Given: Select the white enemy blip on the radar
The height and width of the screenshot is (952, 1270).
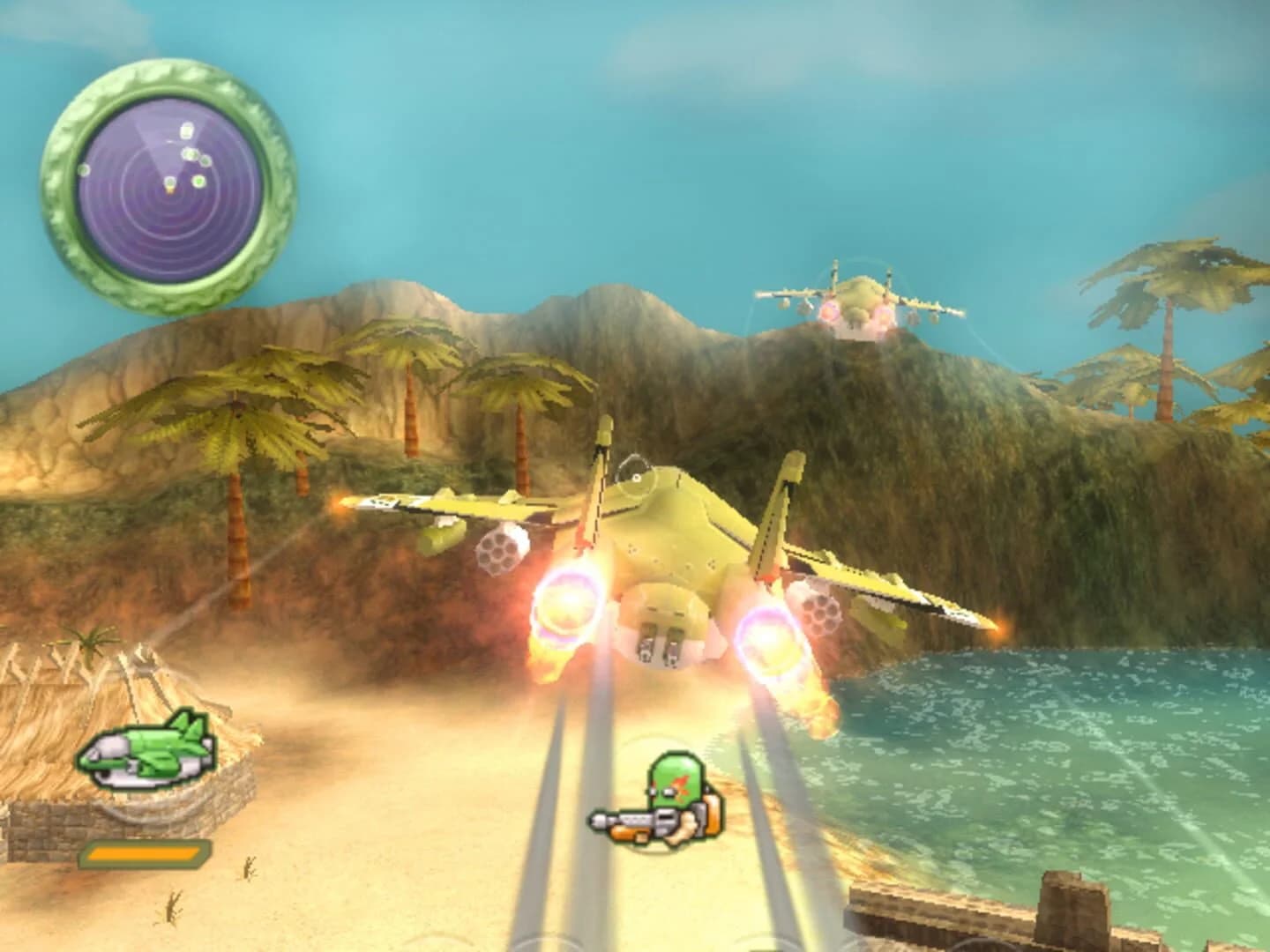Looking at the screenshot, I should click(x=187, y=130).
